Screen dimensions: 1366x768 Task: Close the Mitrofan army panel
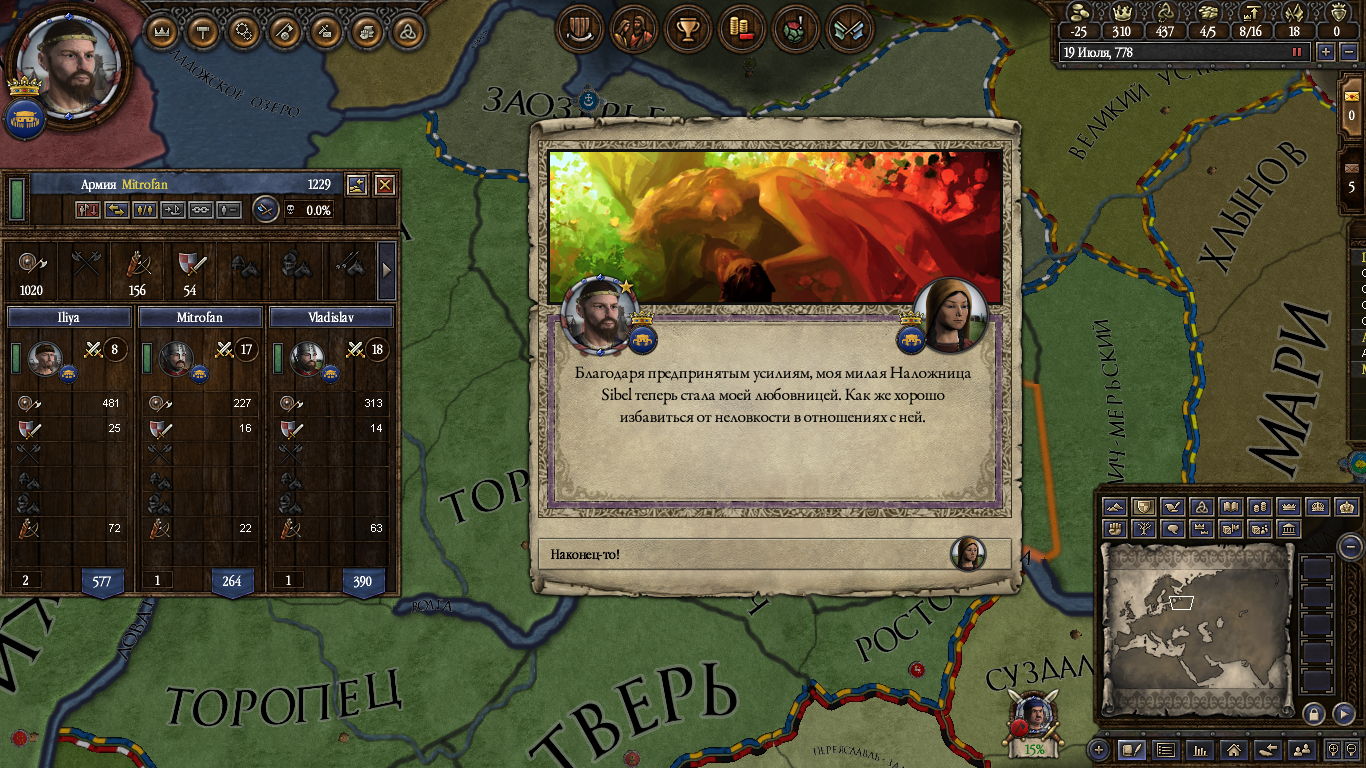click(385, 185)
